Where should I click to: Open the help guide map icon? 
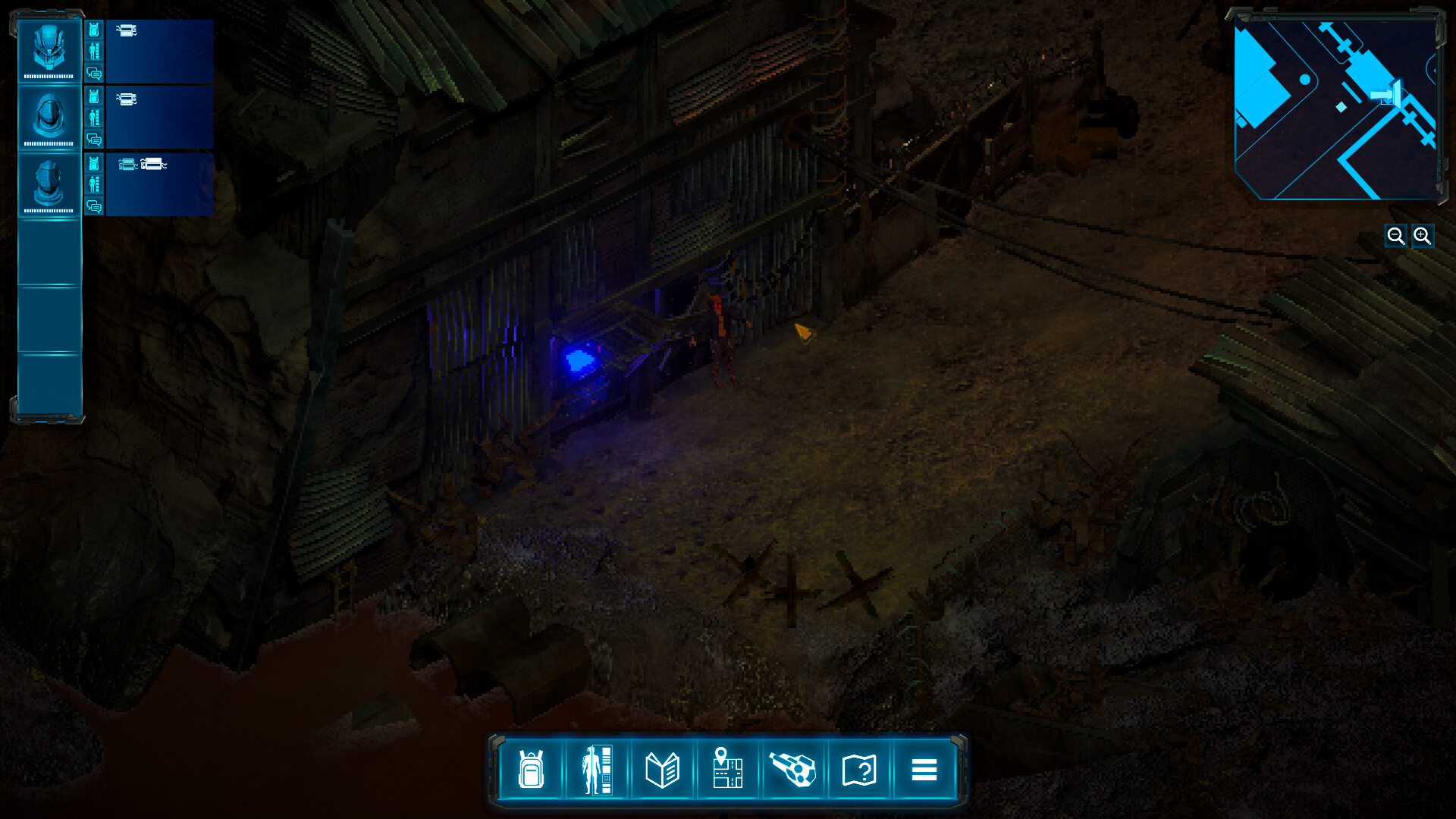859,770
